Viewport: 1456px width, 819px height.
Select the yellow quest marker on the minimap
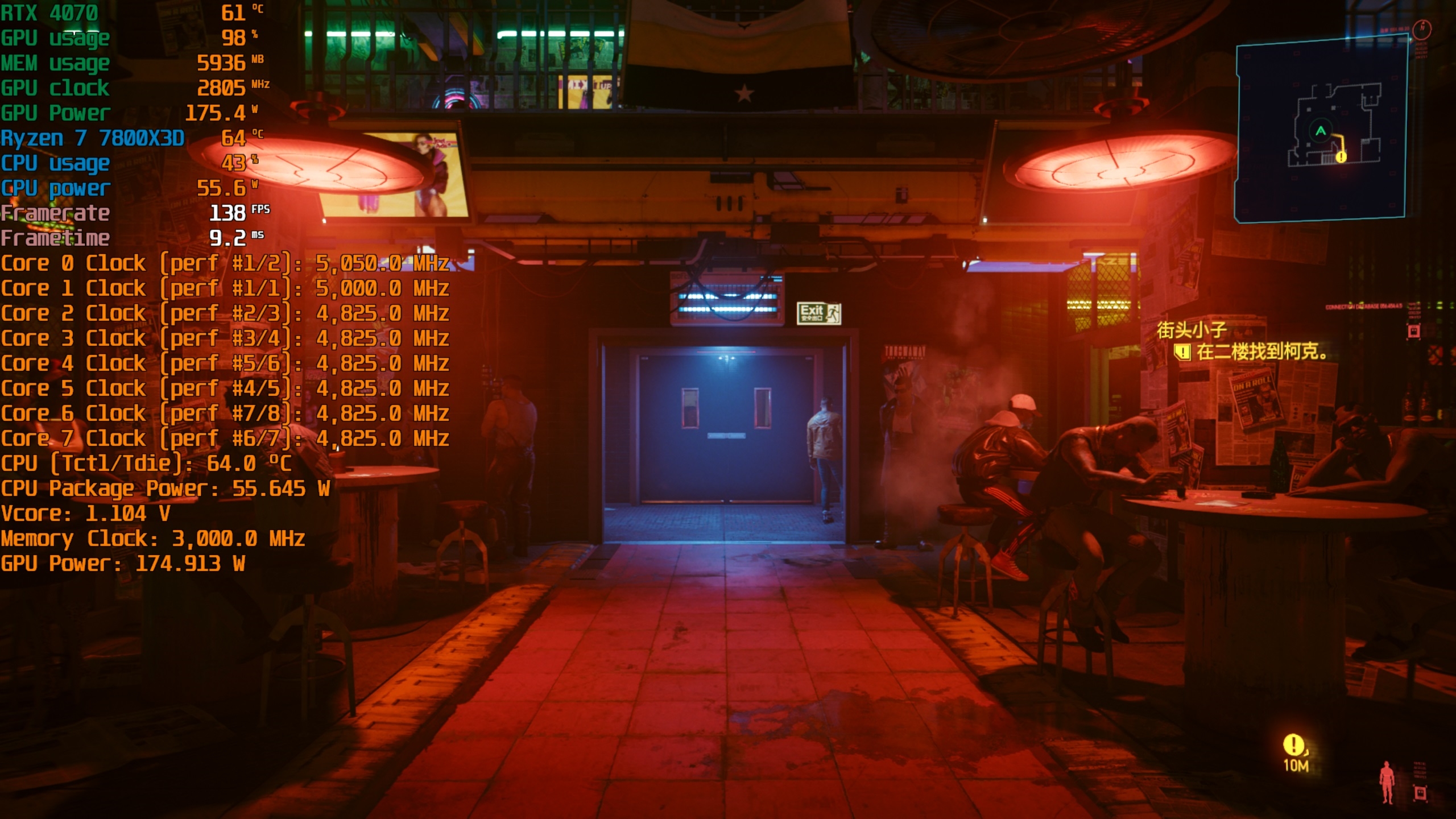pyautogui.click(x=1341, y=156)
